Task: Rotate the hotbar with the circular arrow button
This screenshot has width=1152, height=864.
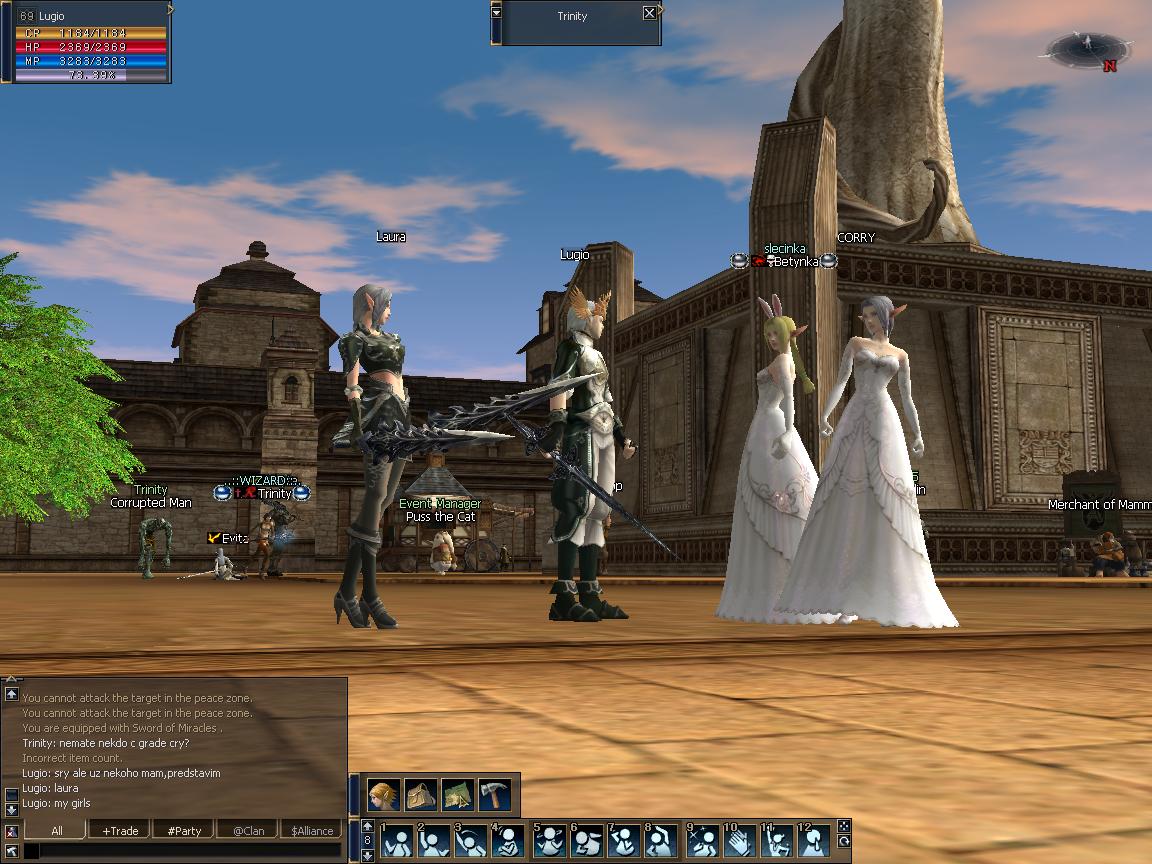Action: pyautogui.click(x=844, y=842)
